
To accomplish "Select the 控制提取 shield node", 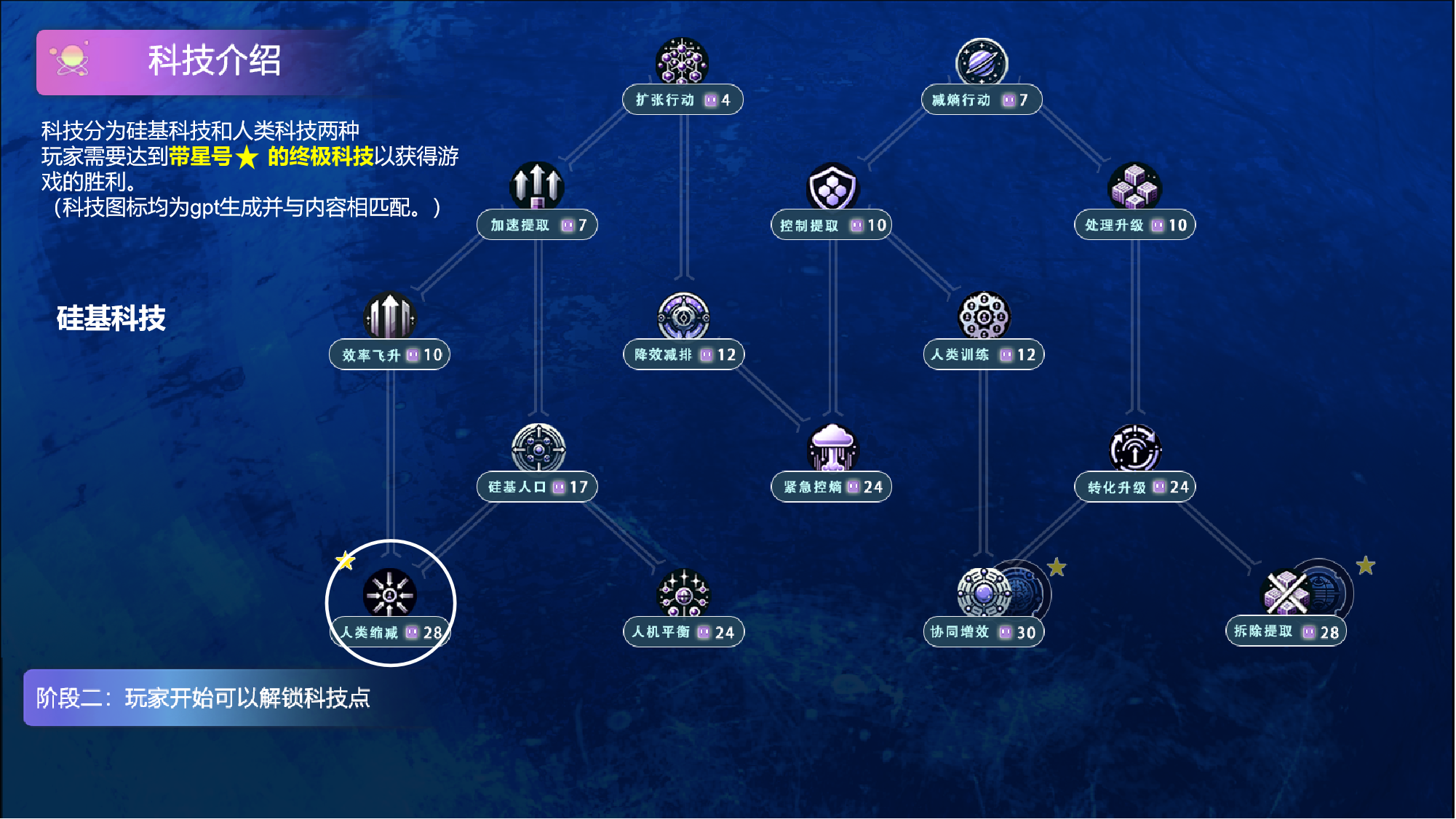I will point(832,188).
